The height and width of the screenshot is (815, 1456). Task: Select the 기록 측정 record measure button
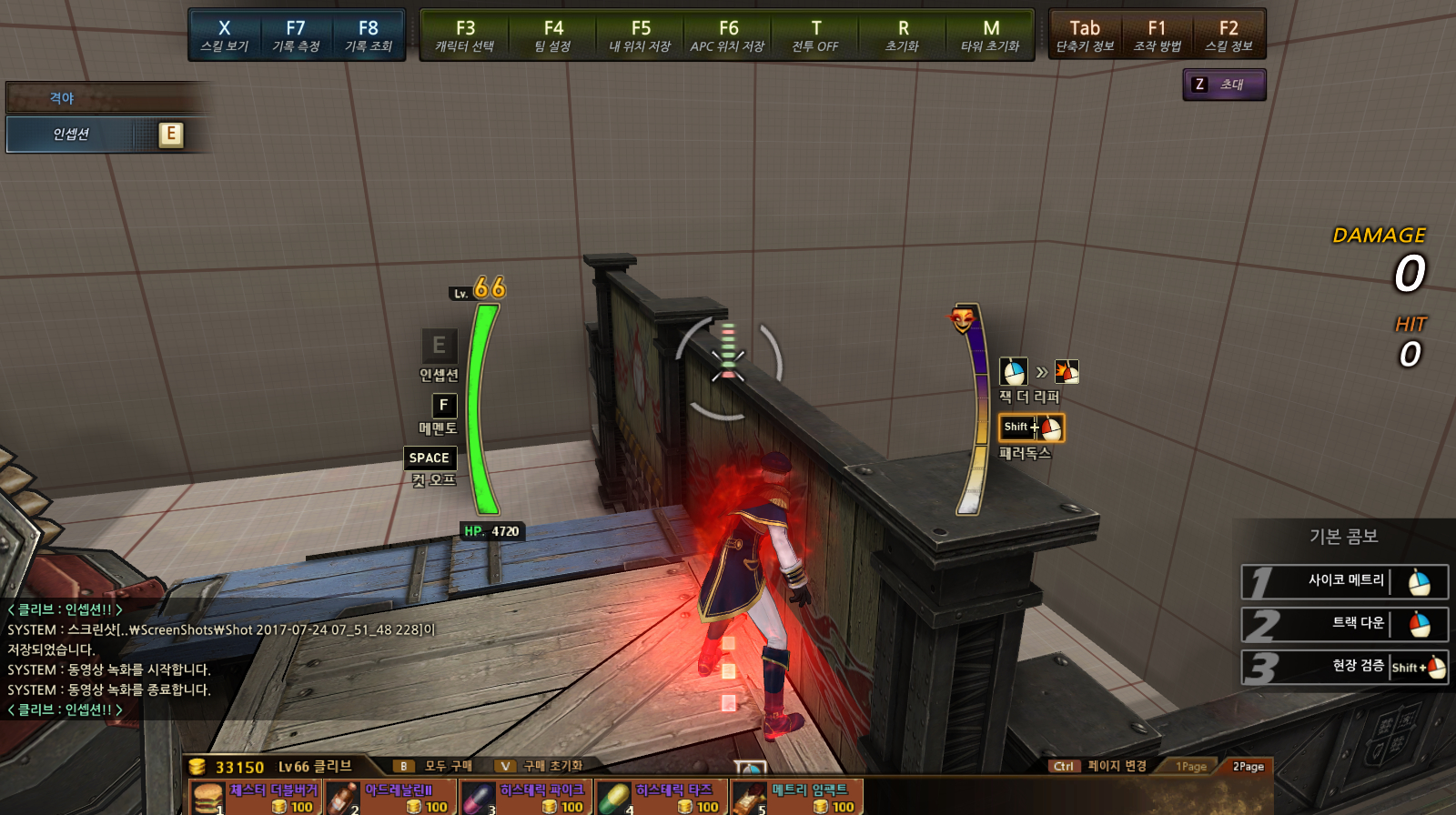pos(296,35)
